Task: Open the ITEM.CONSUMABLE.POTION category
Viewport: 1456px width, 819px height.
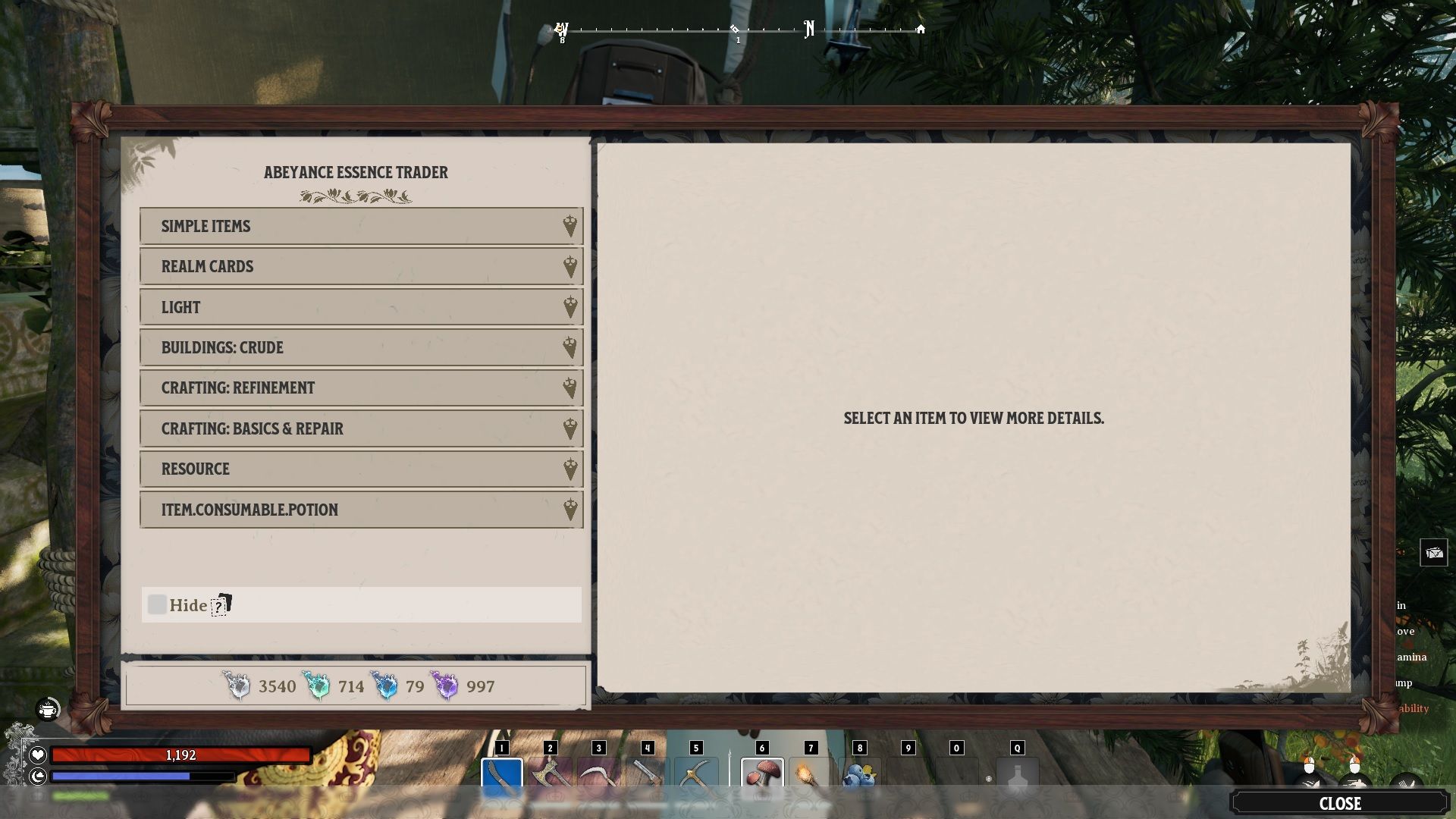Action: 360,509
